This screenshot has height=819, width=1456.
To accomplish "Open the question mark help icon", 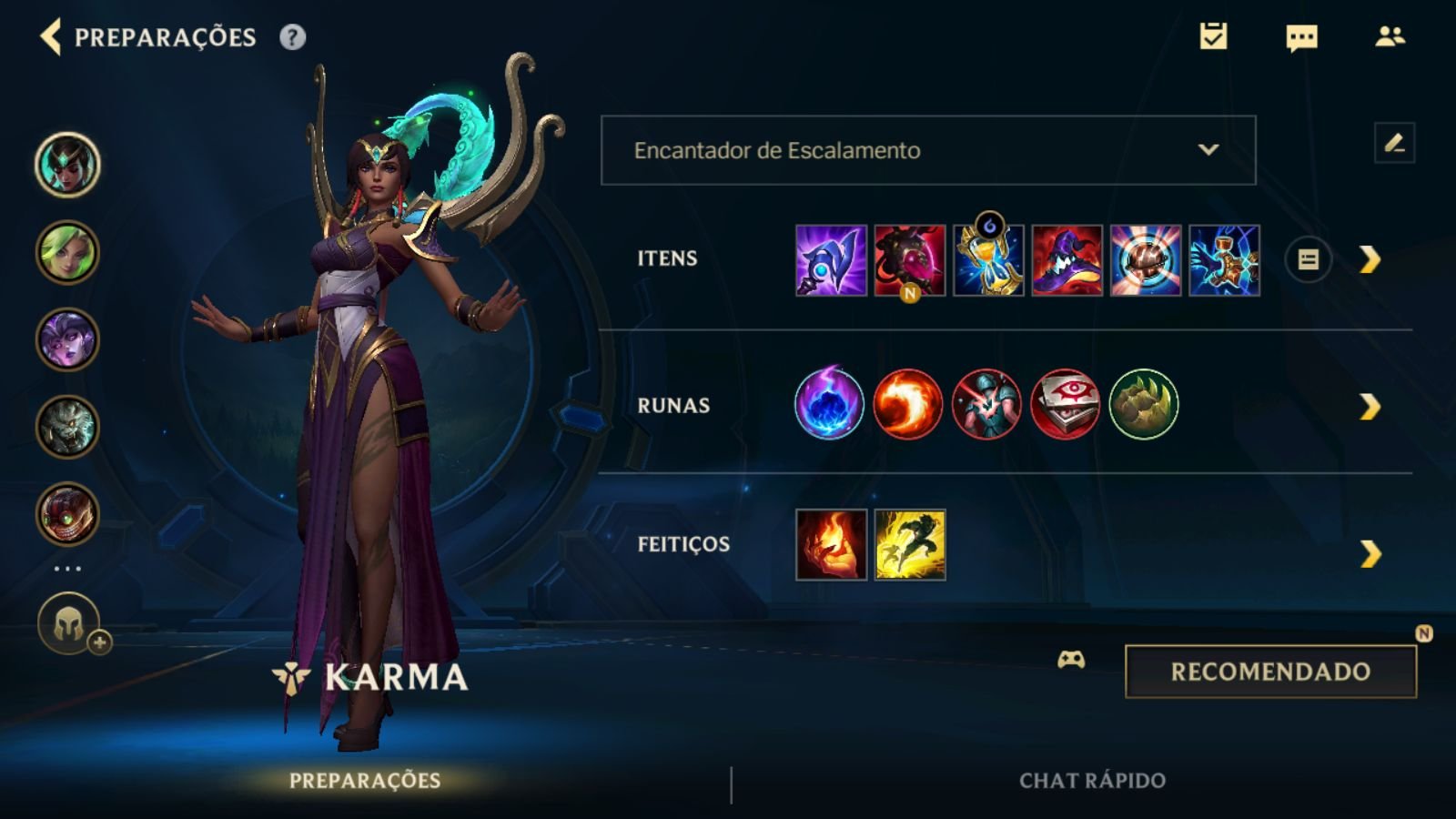I will pyautogui.click(x=292, y=37).
